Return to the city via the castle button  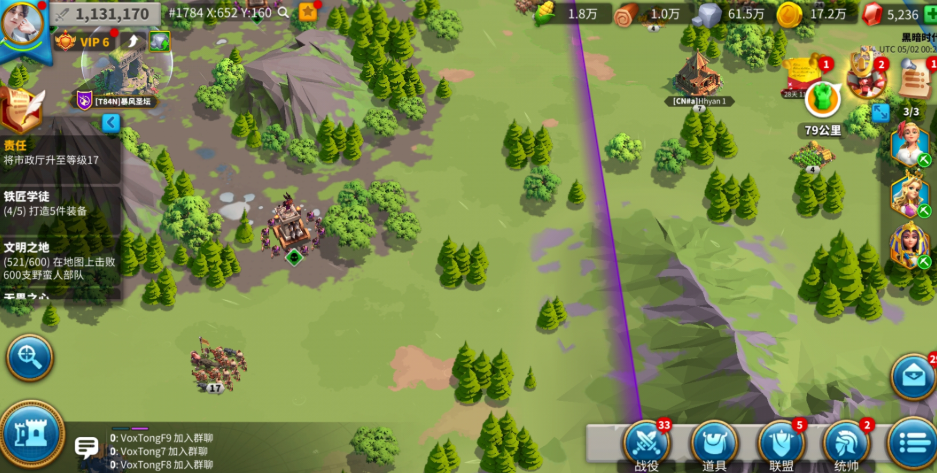pos(30,432)
